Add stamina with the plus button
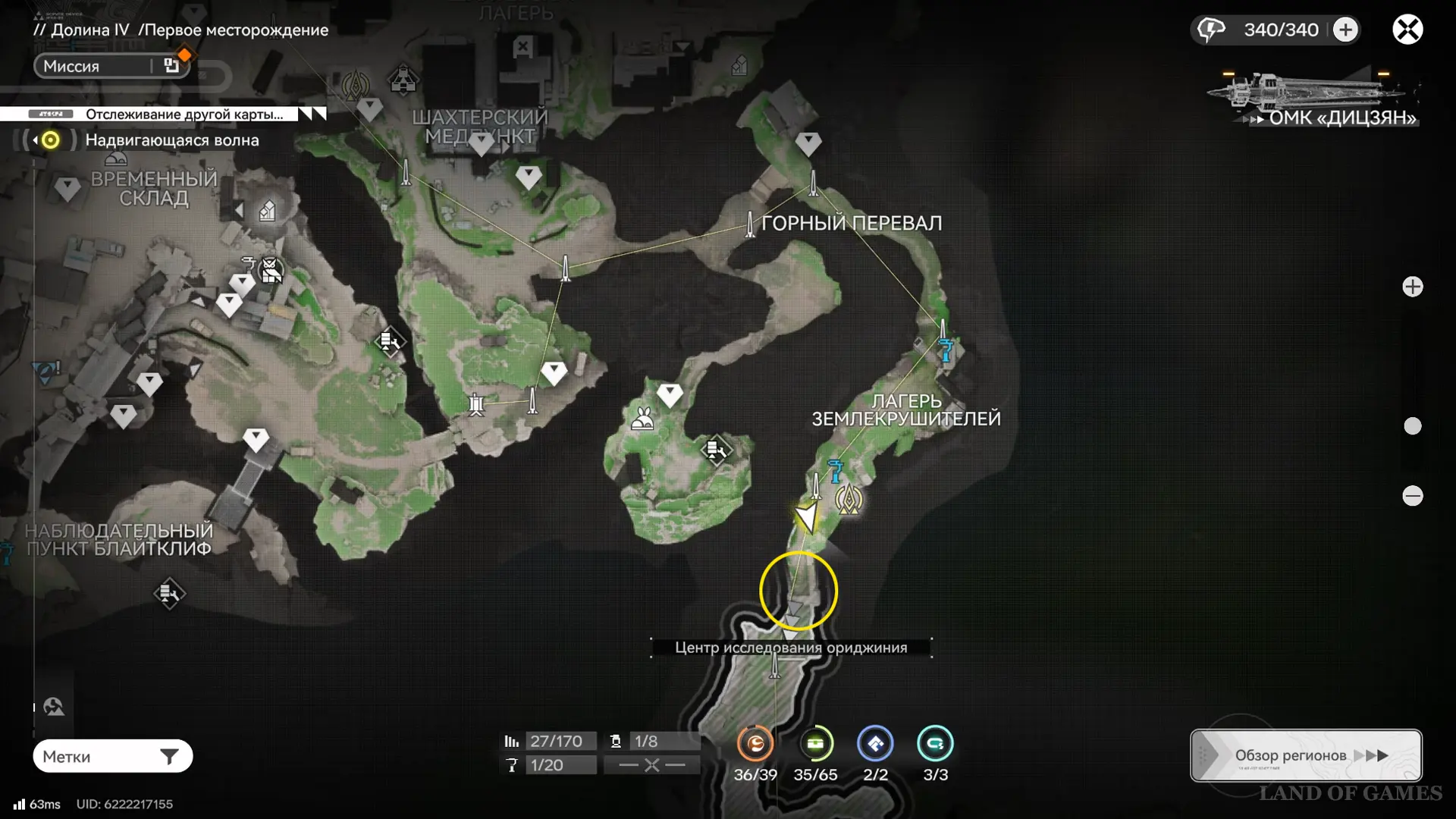1456x819 pixels. click(x=1345, y=30)
